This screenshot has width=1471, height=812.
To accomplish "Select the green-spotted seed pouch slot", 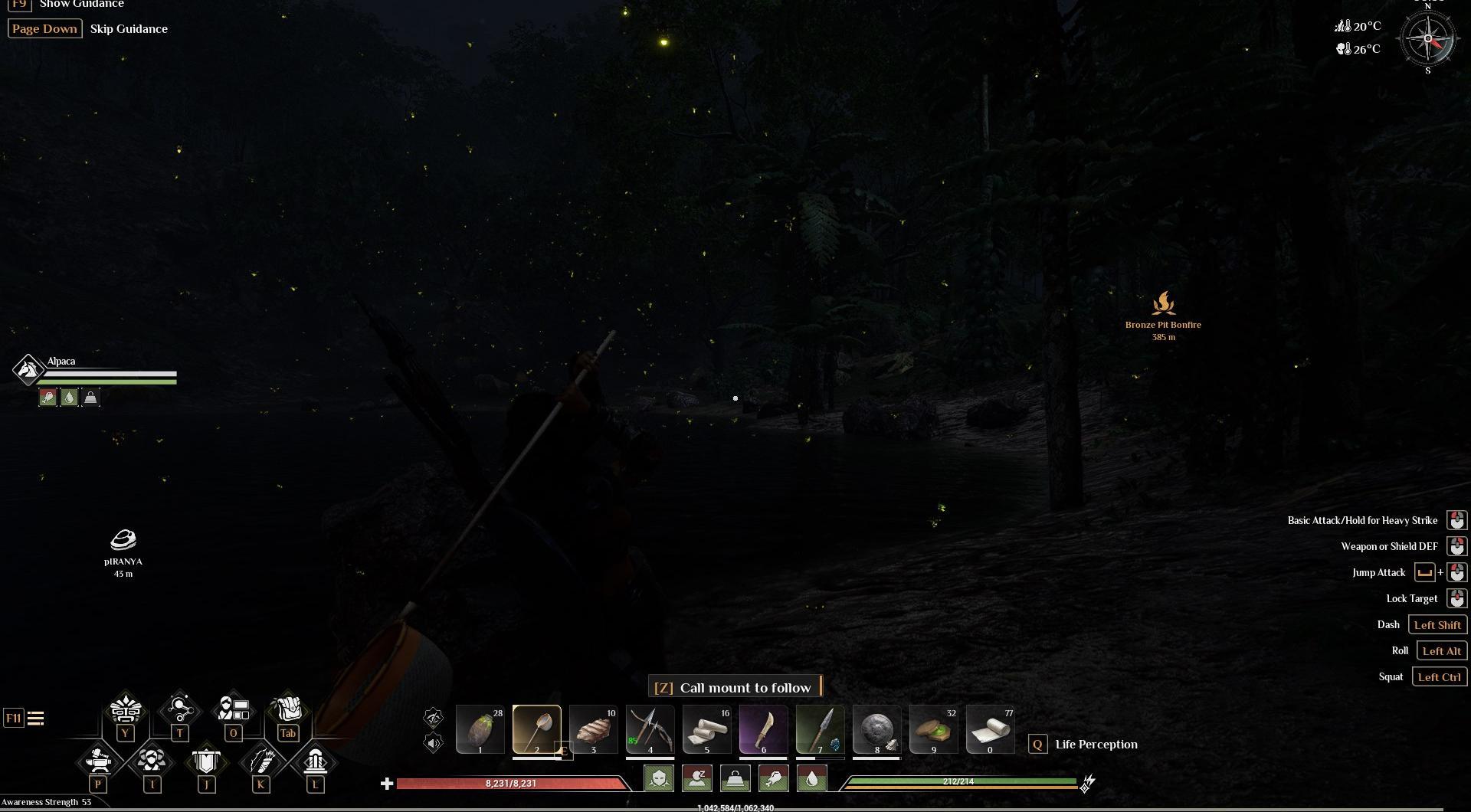I will click(480, 729).
